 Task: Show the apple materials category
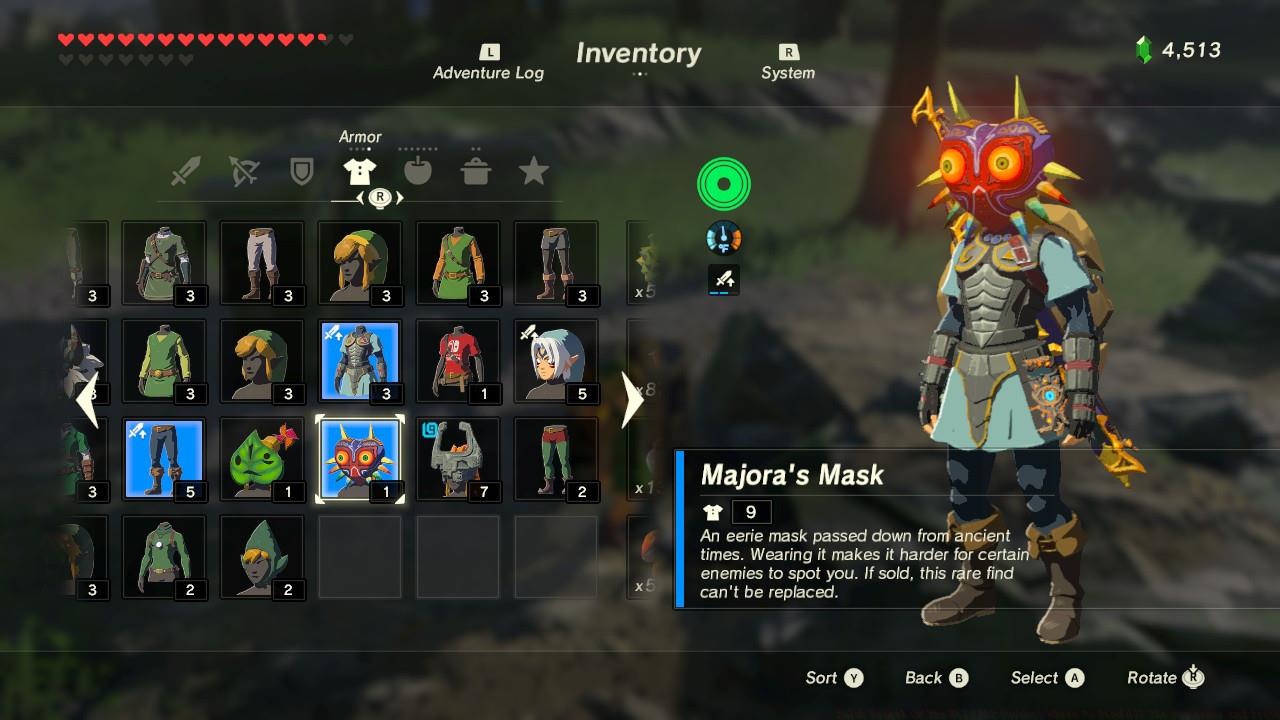[x=418, y=172]
